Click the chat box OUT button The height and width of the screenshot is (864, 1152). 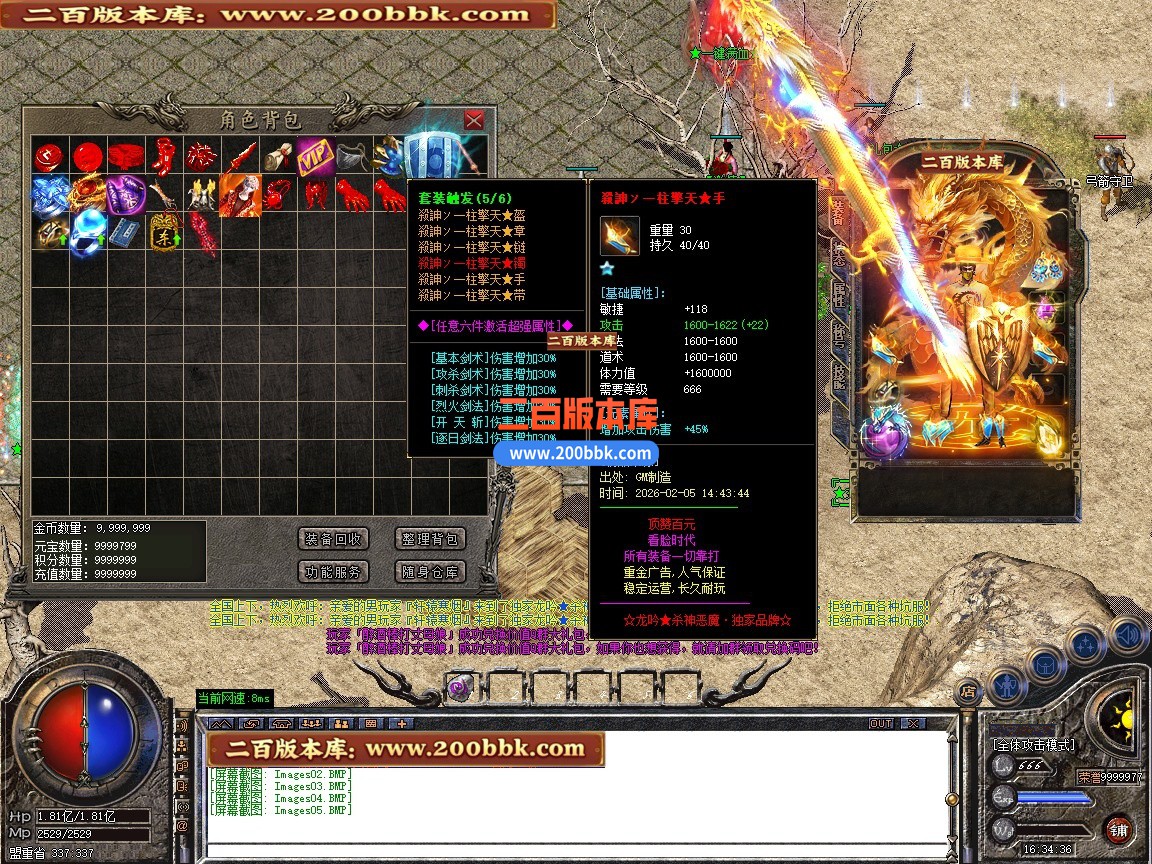[x=881, y=723]
